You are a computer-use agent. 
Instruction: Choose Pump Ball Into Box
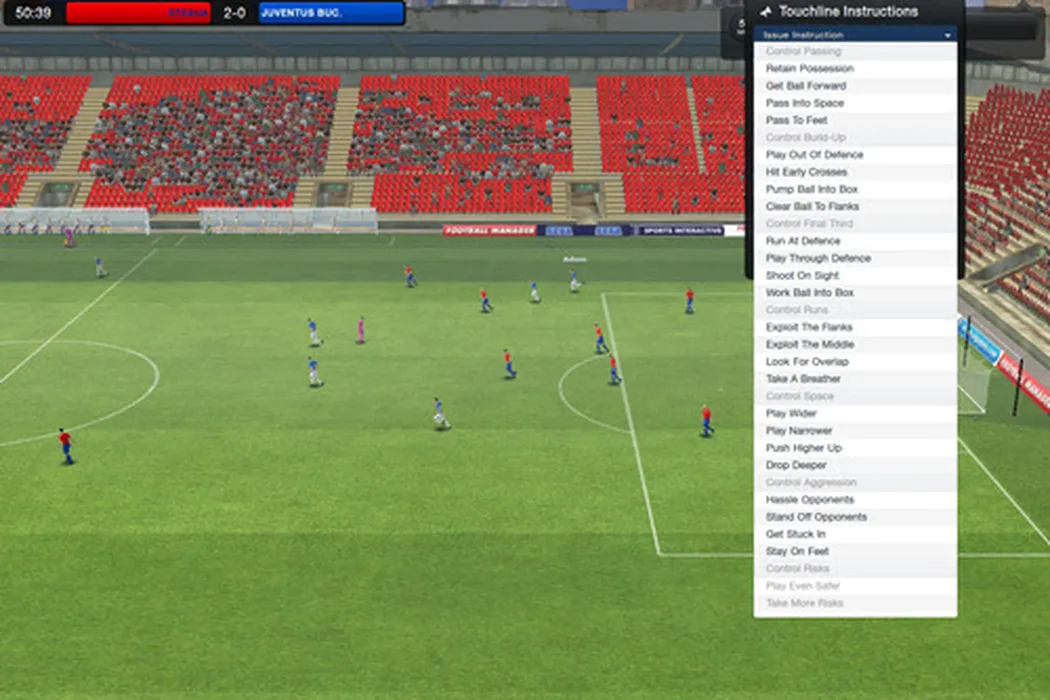pyautogui.click(x=812, y=189)
